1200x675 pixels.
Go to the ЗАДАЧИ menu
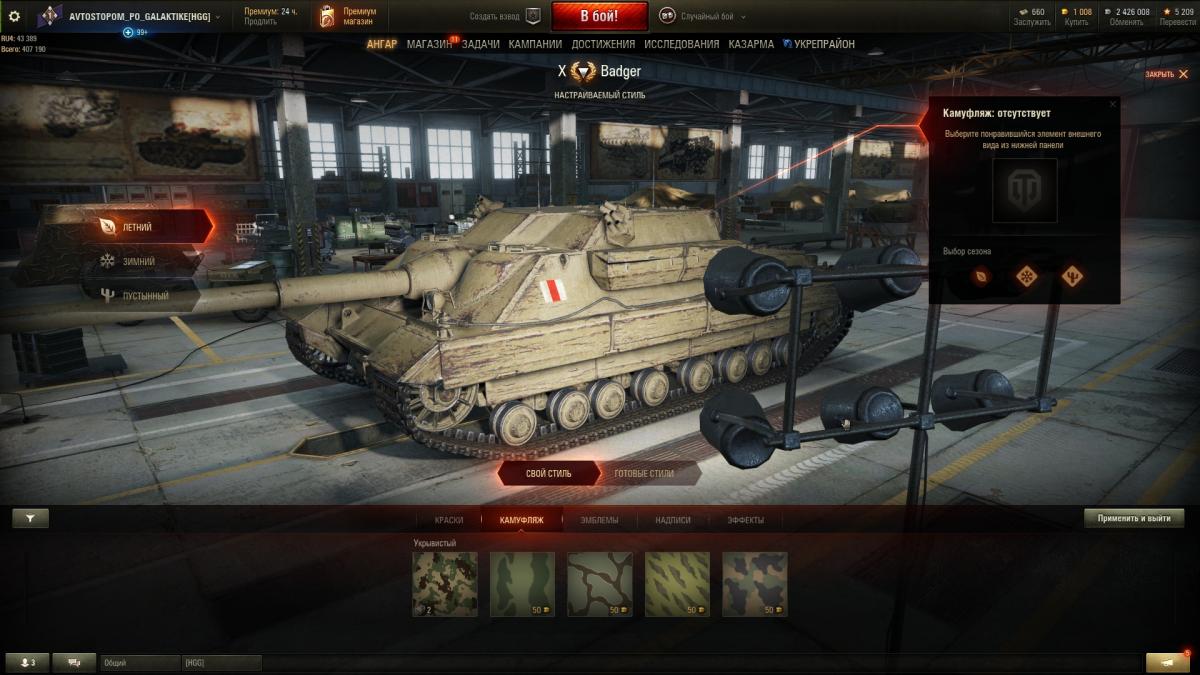[x=481, y=44]
